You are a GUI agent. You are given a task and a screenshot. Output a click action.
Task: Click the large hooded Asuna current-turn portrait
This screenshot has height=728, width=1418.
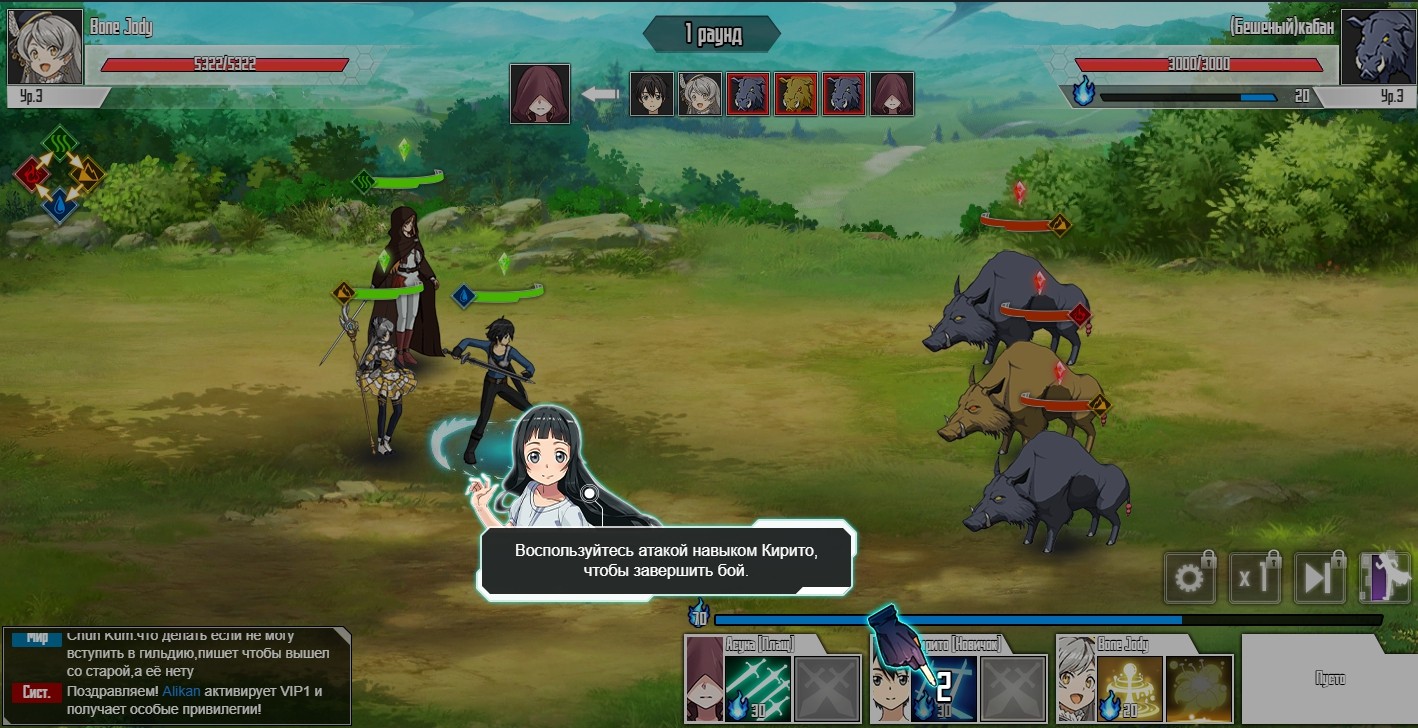[540, 94]
